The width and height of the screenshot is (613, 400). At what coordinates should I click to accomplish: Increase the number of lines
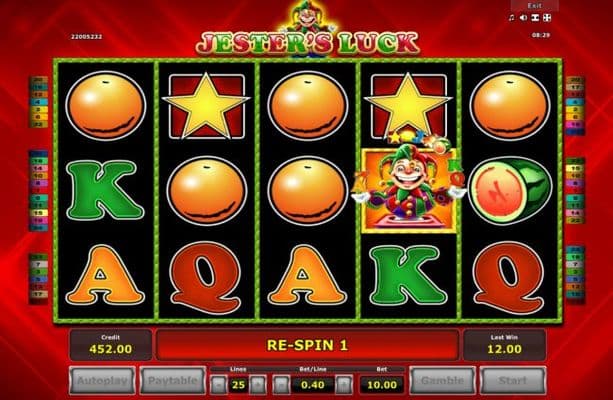[260, 382]
